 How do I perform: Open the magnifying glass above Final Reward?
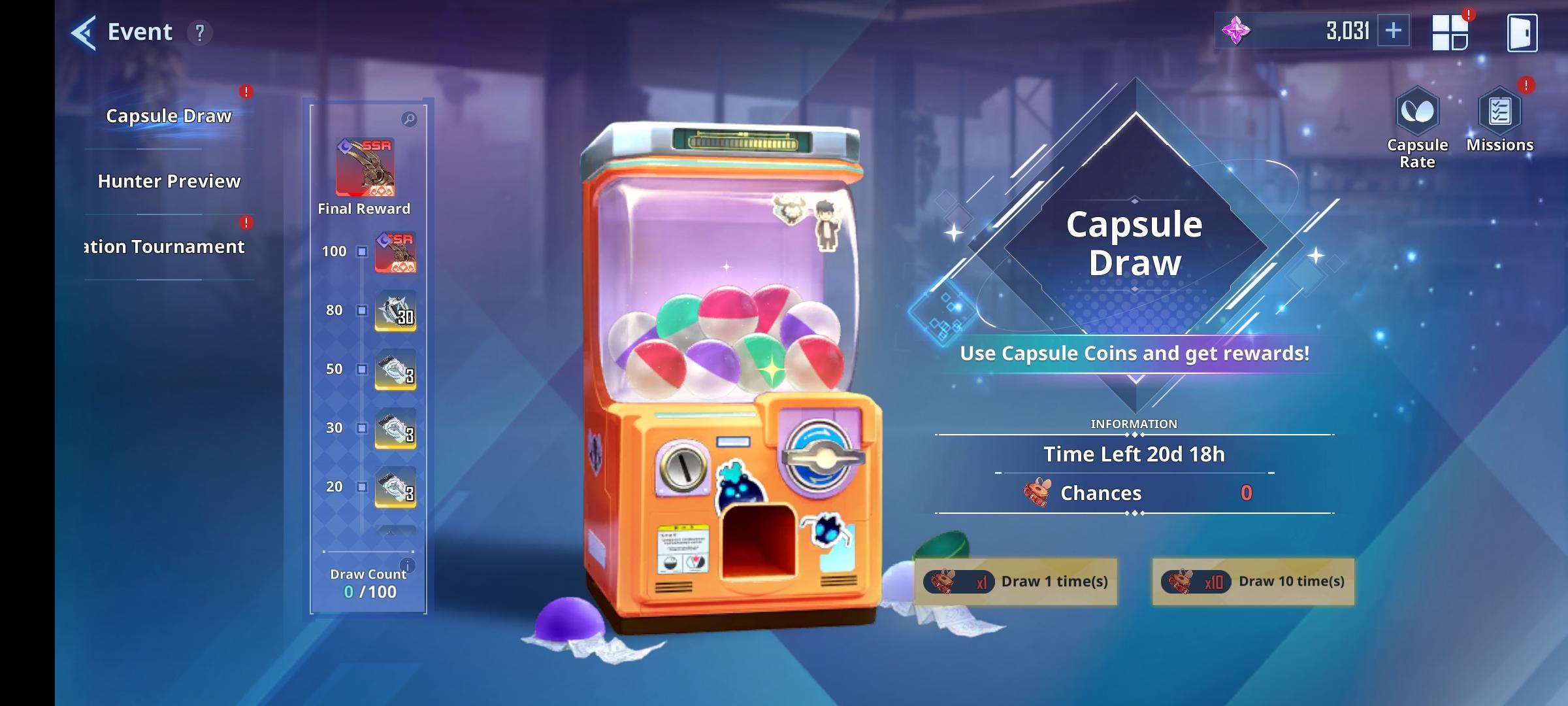[x=409, y=120]
